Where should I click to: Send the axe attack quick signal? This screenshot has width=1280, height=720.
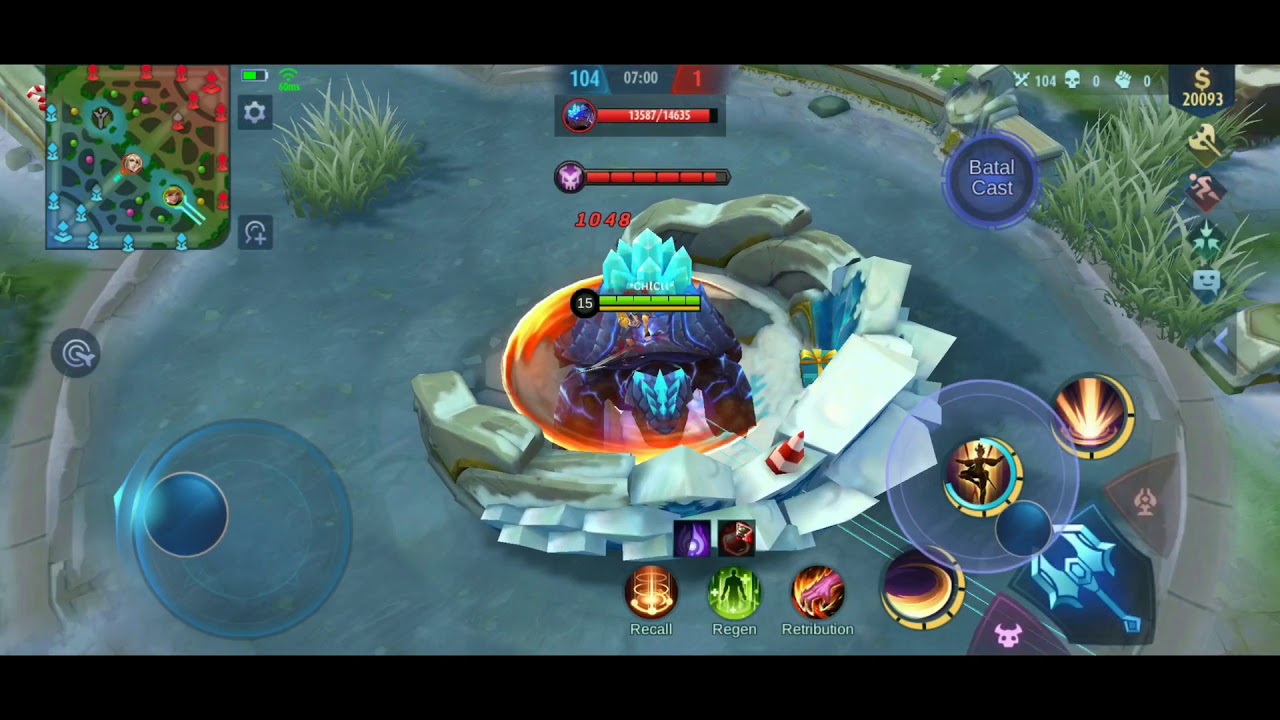pyautogui.click(x=1206, y=143)
